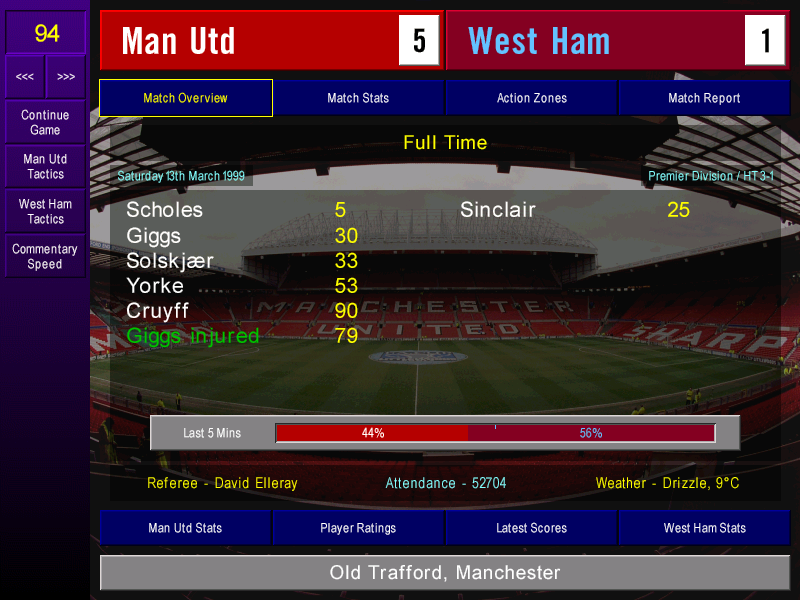View the Player Ratings
This screenshot has width=800, height=600.
[358, 528]
